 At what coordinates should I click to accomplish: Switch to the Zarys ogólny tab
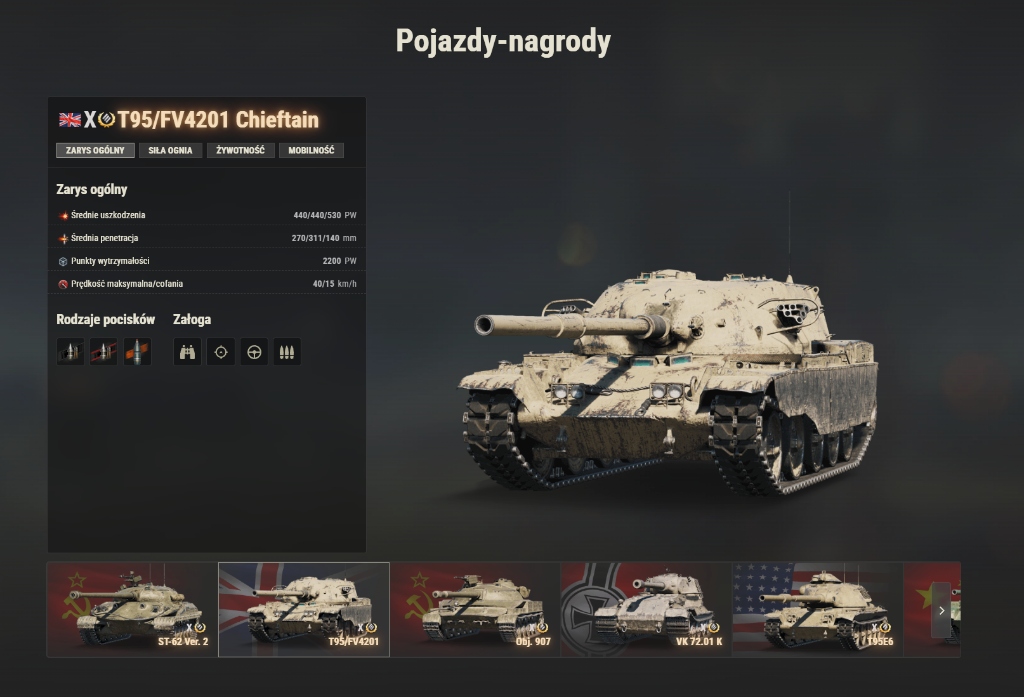pos(95,151)
